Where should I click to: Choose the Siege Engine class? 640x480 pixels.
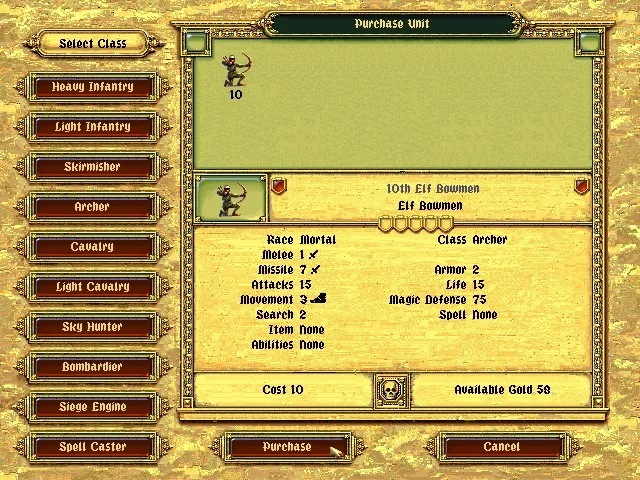point(92,407)
